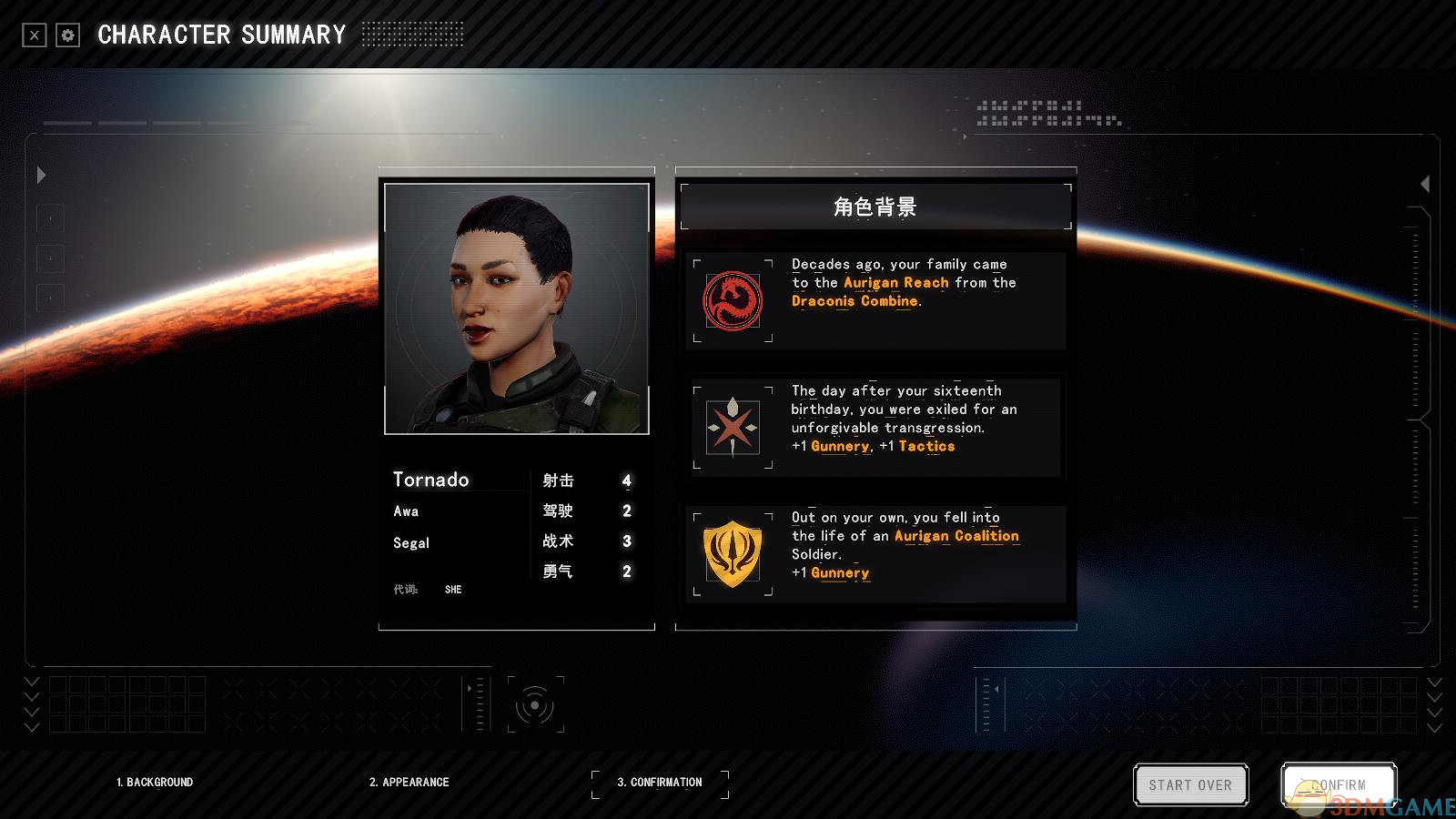Click the Tornado callsign name
The width and height of the screenshot is (1456, 819).
coord(431,480)
